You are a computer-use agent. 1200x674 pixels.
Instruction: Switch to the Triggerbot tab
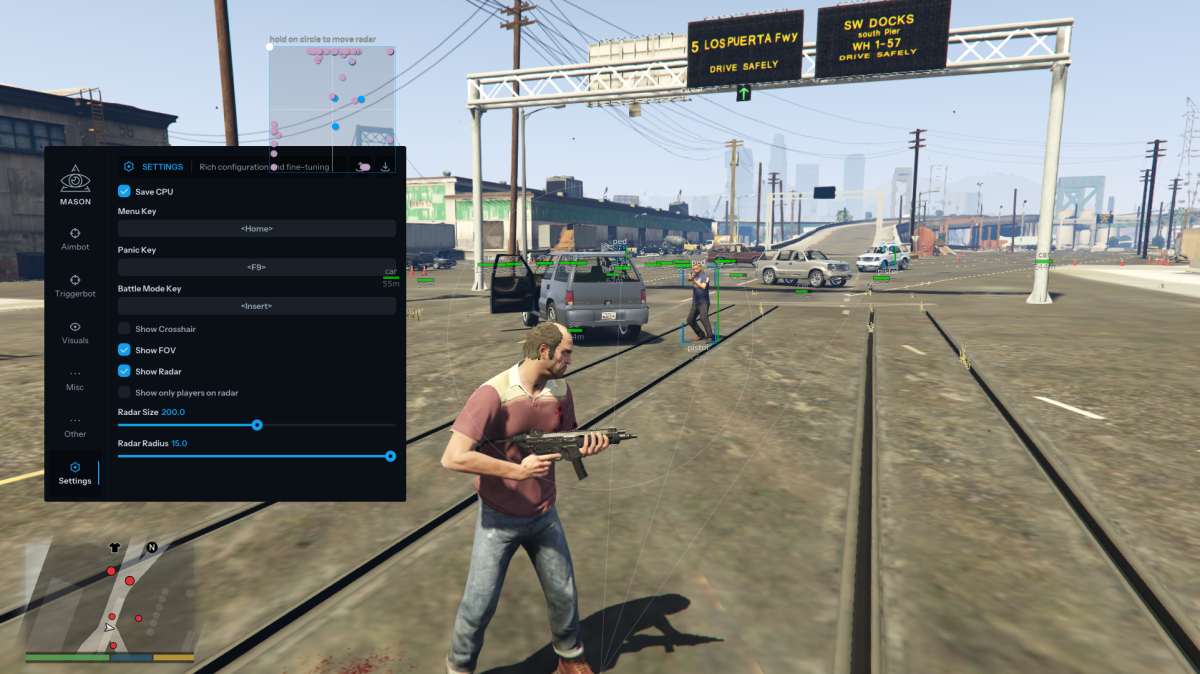point(75,285)
